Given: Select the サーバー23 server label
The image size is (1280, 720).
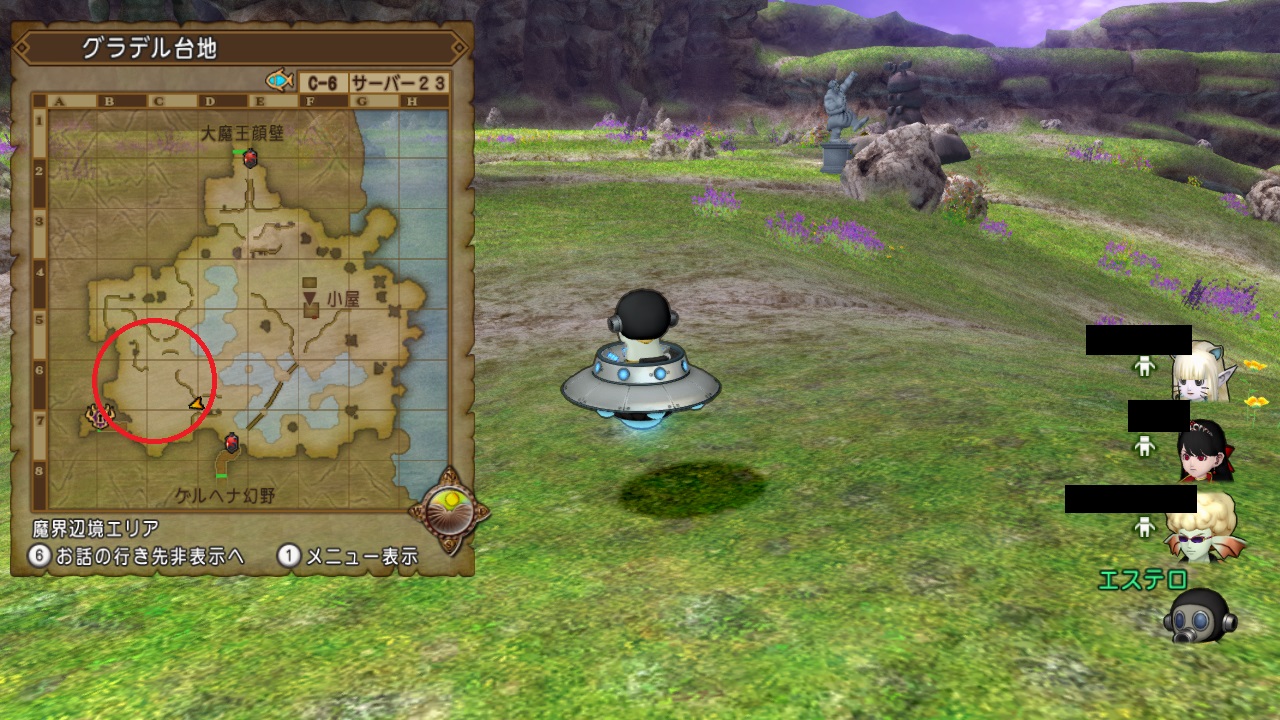Looking at the screenshot, I should [398, 82].
